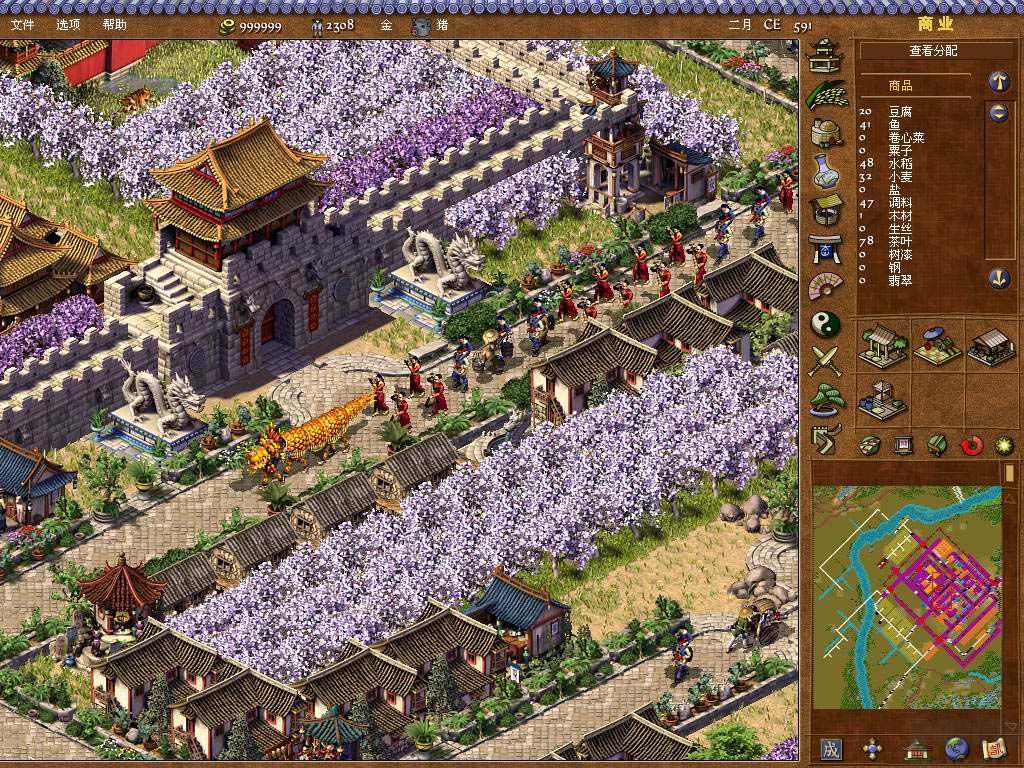Select the agriculture rice-stalk category icon
This screenshot has height=768, width=1024.
pyautogui.click(x=825, y=94)
